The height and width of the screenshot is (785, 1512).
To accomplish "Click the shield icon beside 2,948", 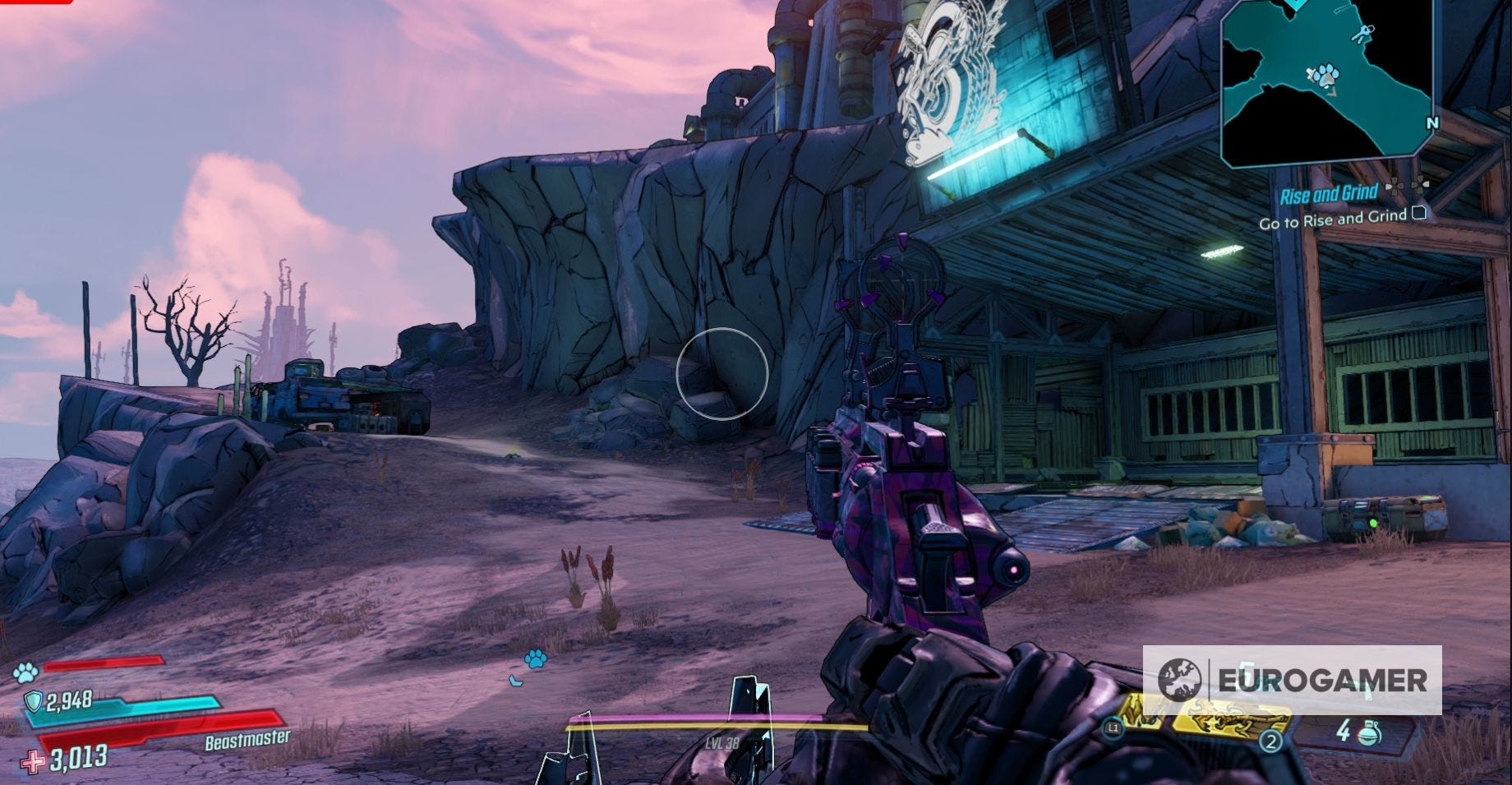I will (33, 700).
